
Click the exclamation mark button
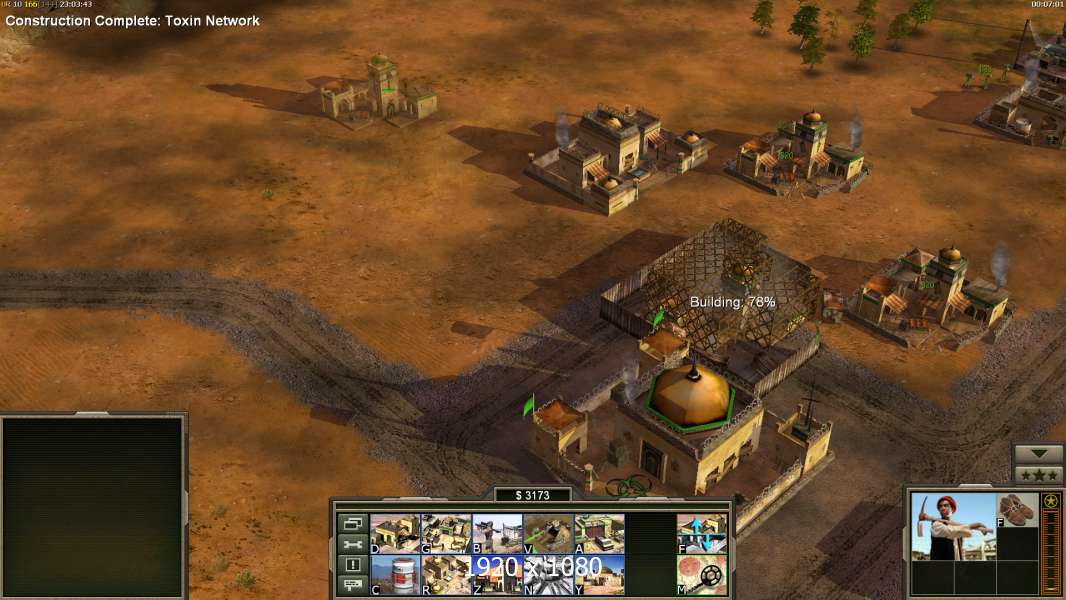(353, 565)
